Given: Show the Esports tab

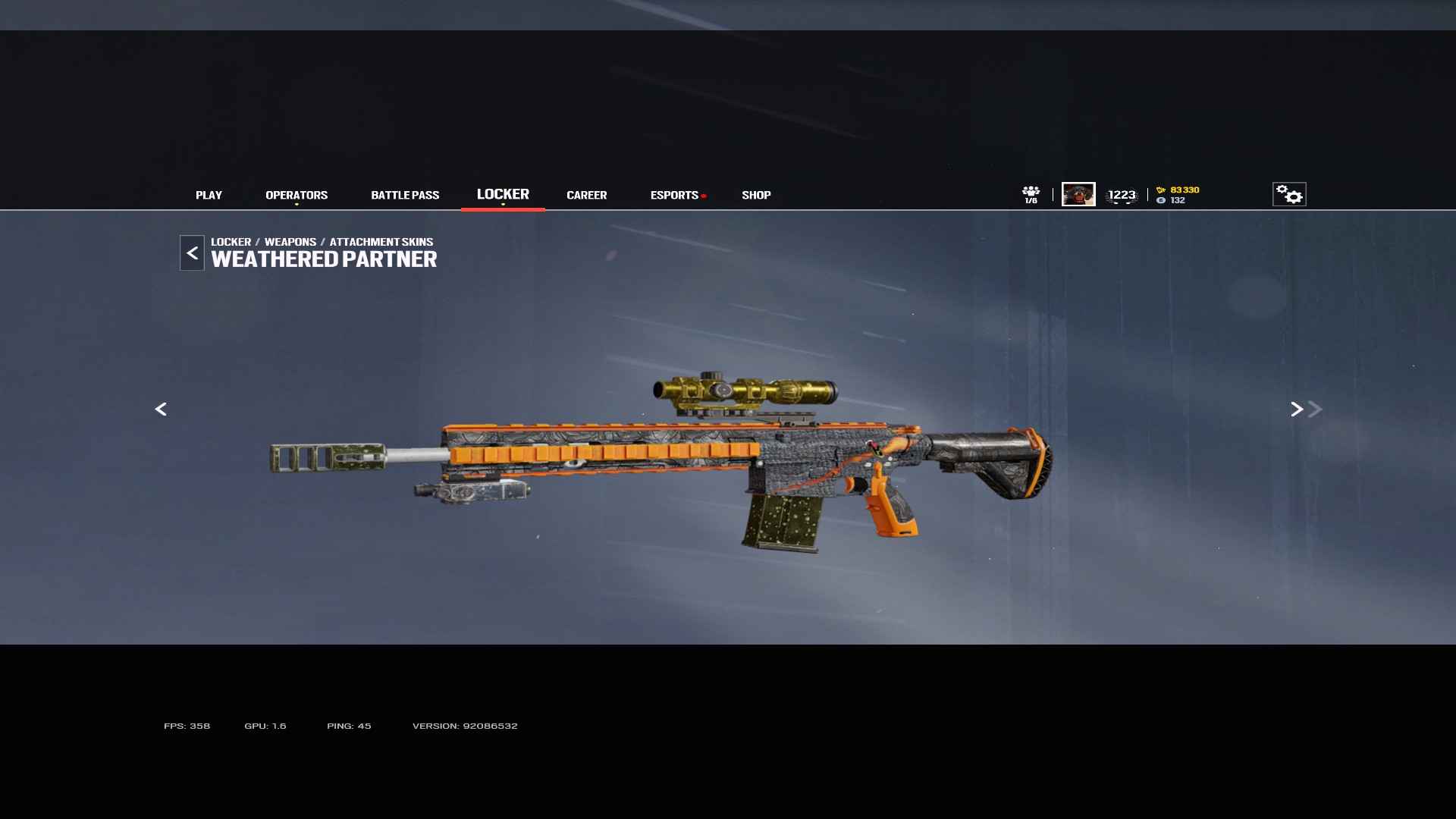Looking at the screenshot, I should (674, 195).
